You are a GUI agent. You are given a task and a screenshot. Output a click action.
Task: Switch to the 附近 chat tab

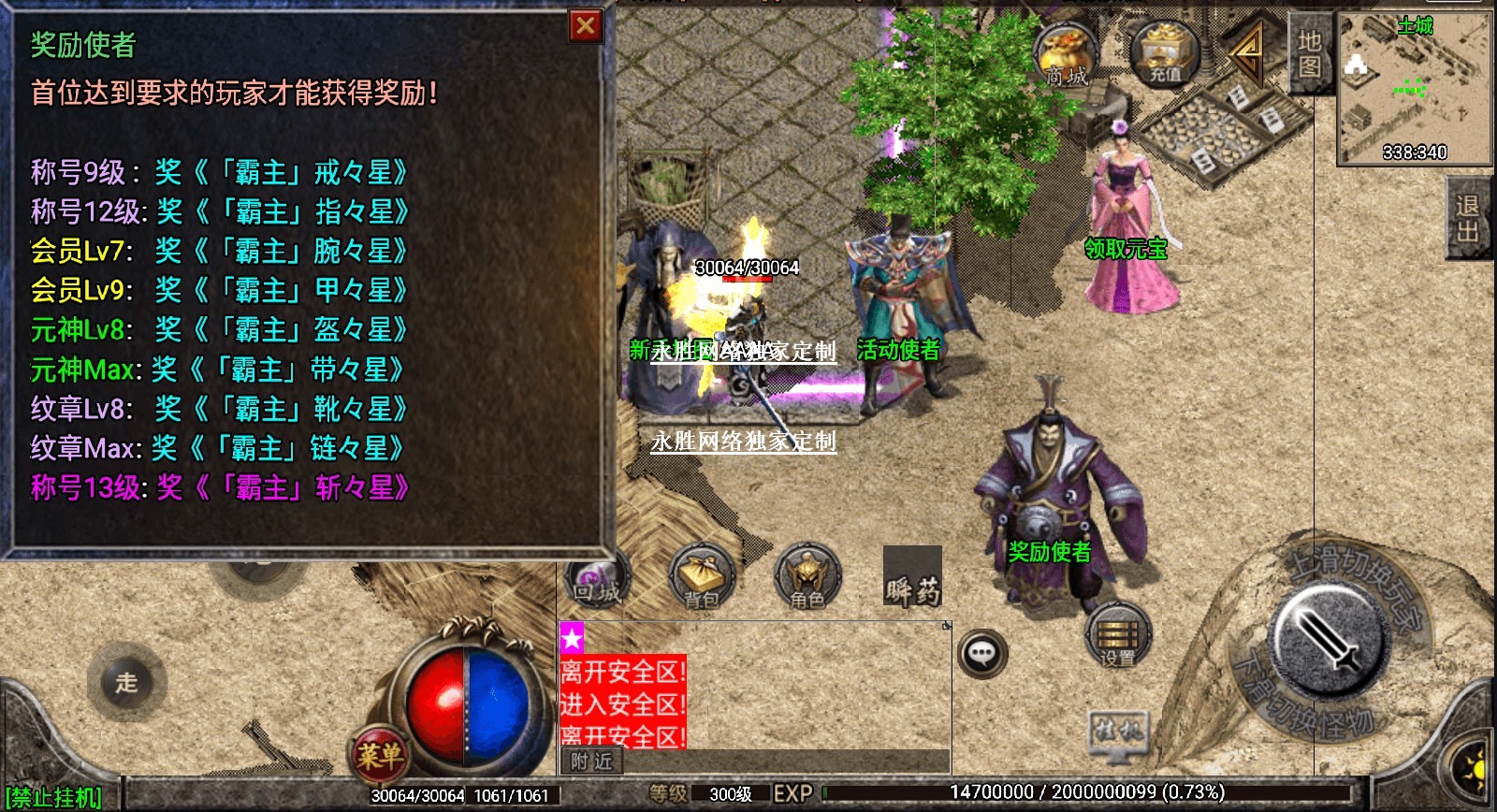[591, 761]
